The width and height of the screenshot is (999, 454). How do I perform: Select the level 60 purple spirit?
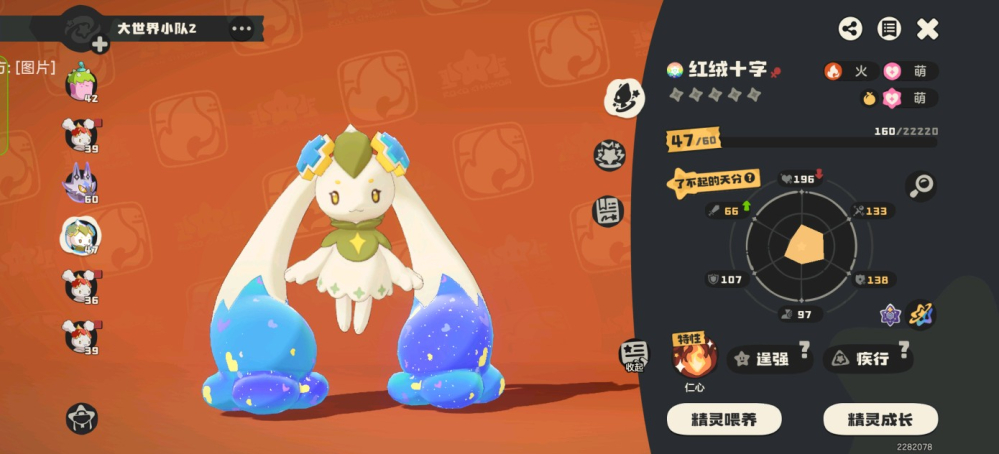80,184
